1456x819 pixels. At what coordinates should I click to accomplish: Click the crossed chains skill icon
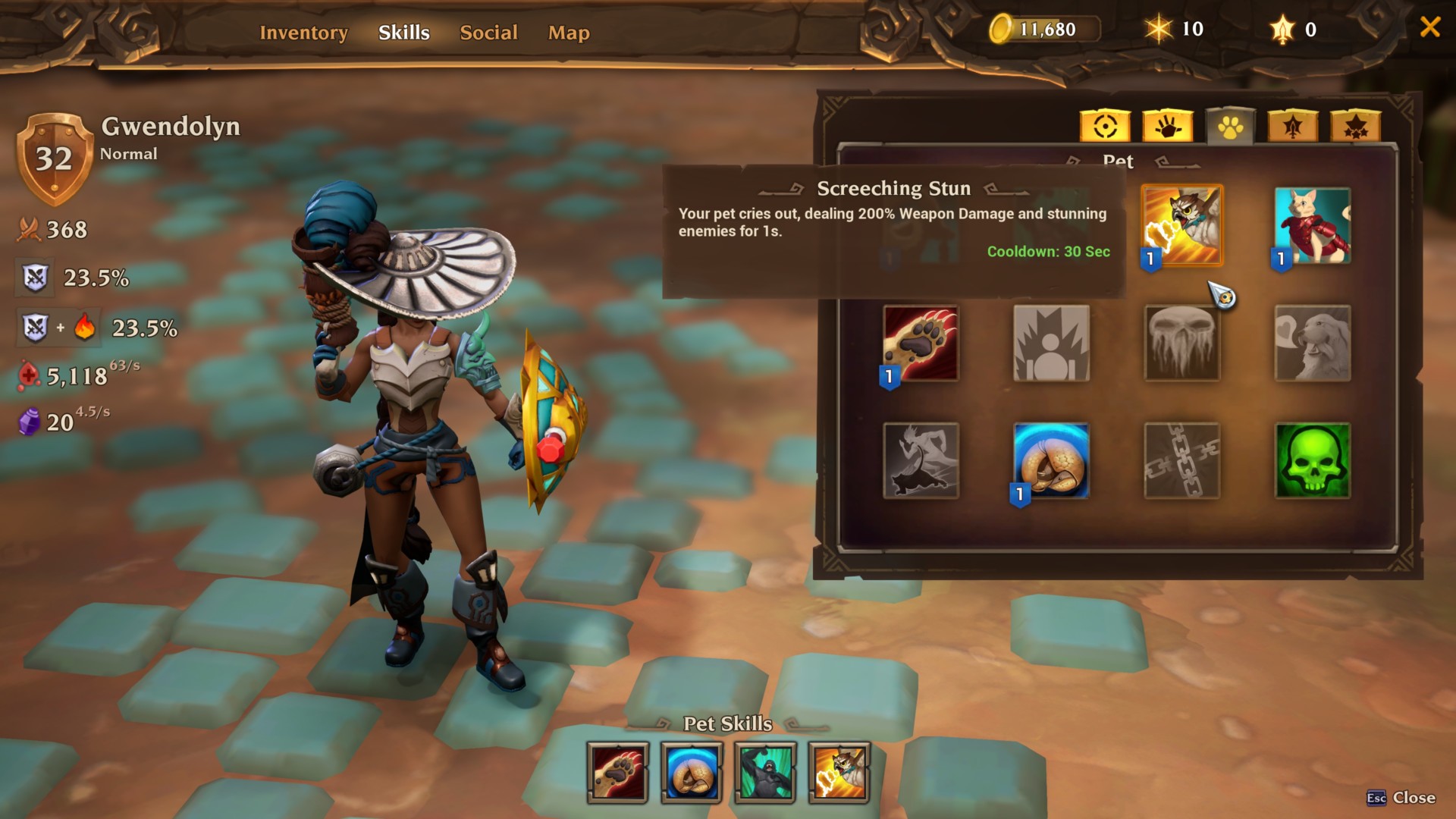click(x=1182, y=460)
